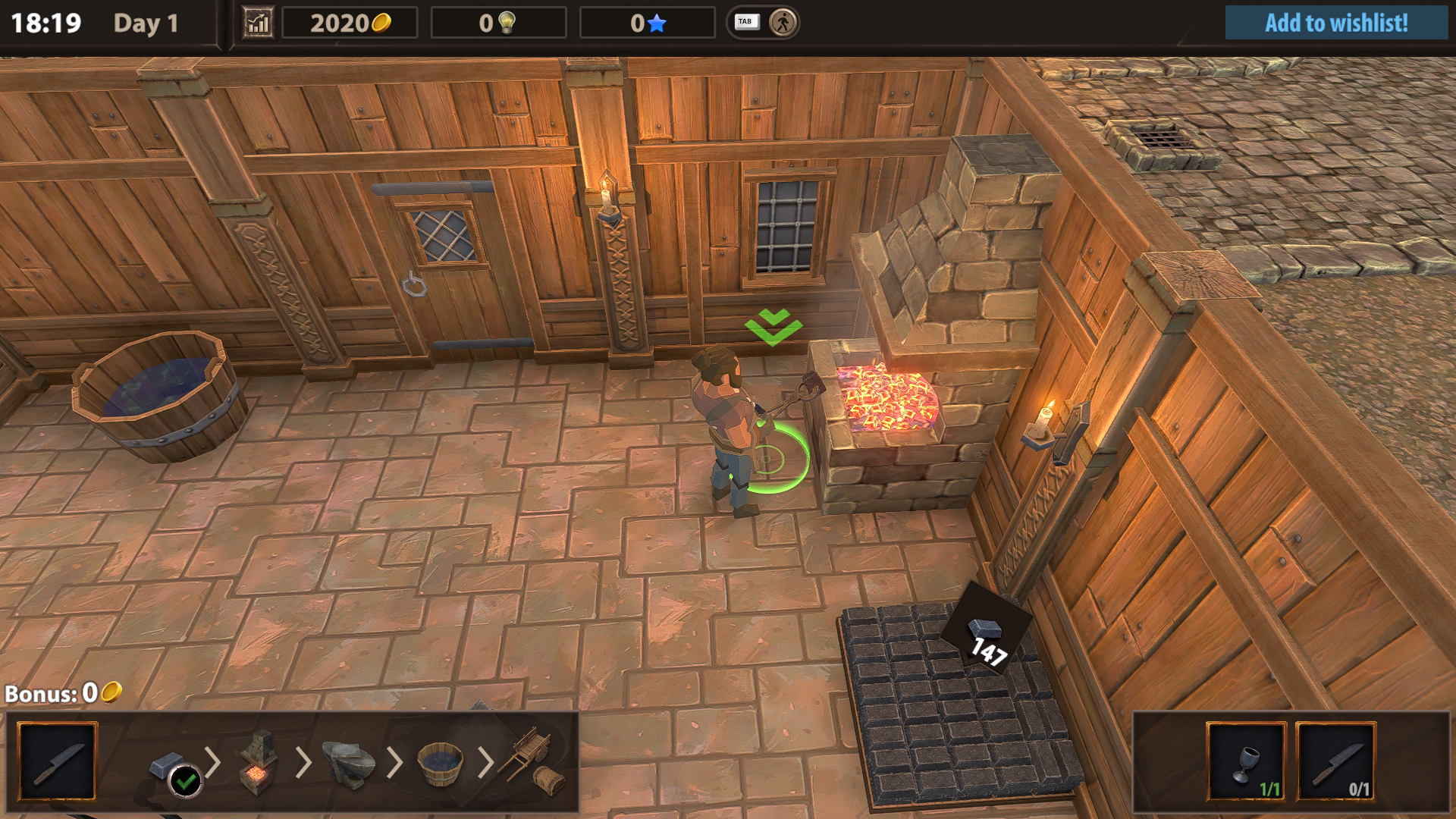The width and height of the screenshot is (1456, 819).
Task: Select the completed goblet order slot 1/1
Action: [1248, 761]
